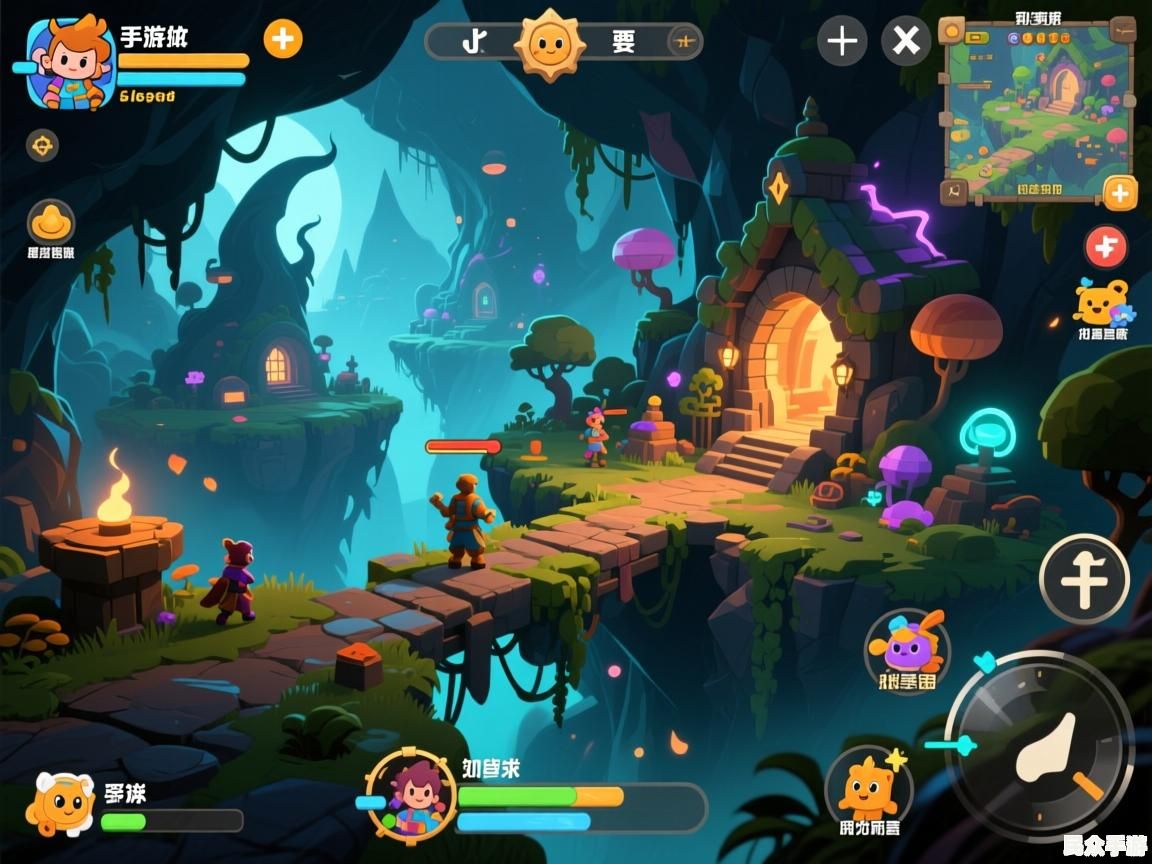Viewport: 1152px width, 864px height.
Task: Tap the orange plus on the minimap corner
Action: click(1119, 192)
